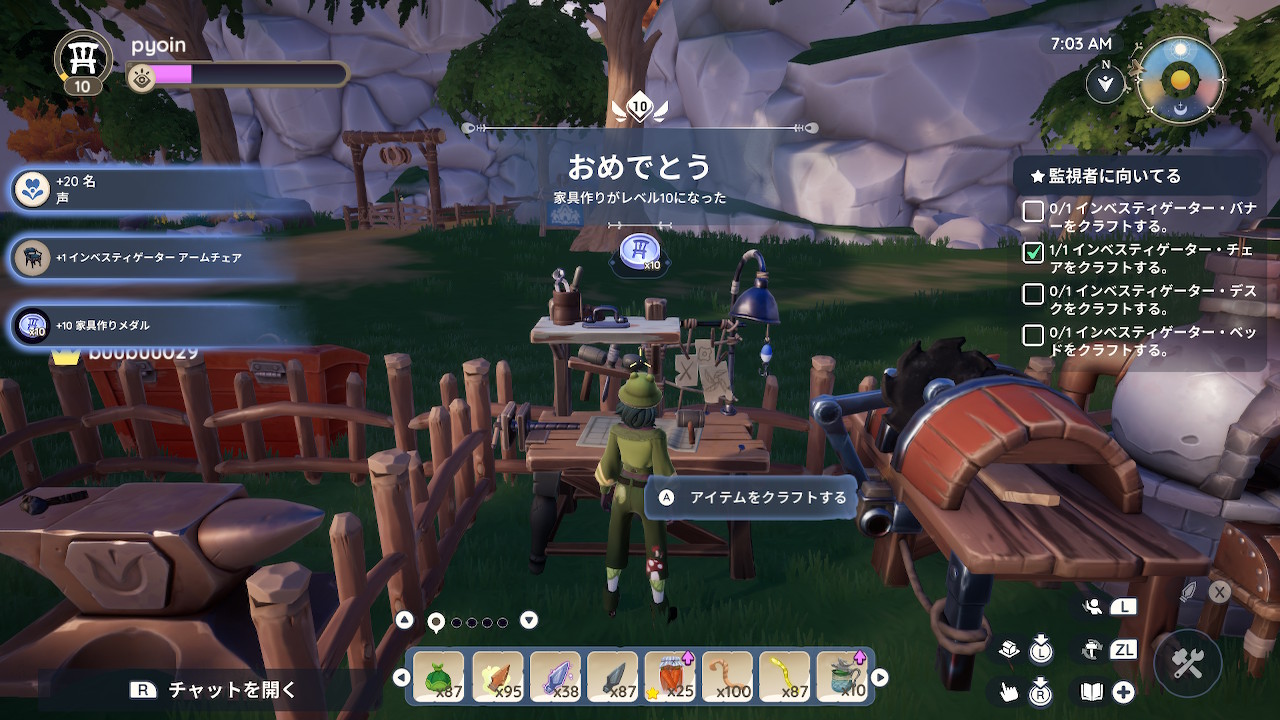Image resolution: width=1280 pixels, height=720 pixels.
Task: Switch hotbar row with the up arrow
Action: (x=404, y=620)
